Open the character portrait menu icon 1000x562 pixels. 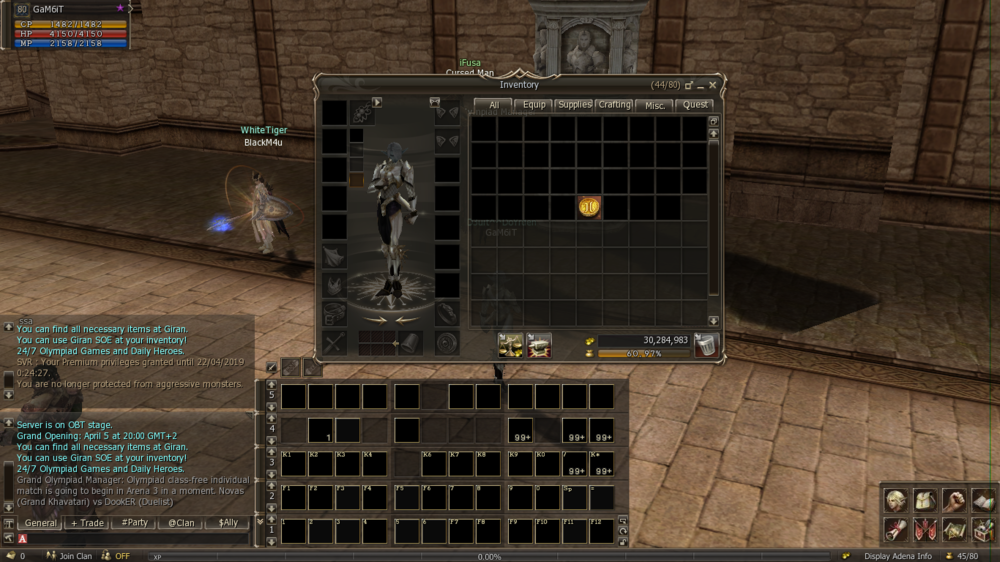pos(896,501)
